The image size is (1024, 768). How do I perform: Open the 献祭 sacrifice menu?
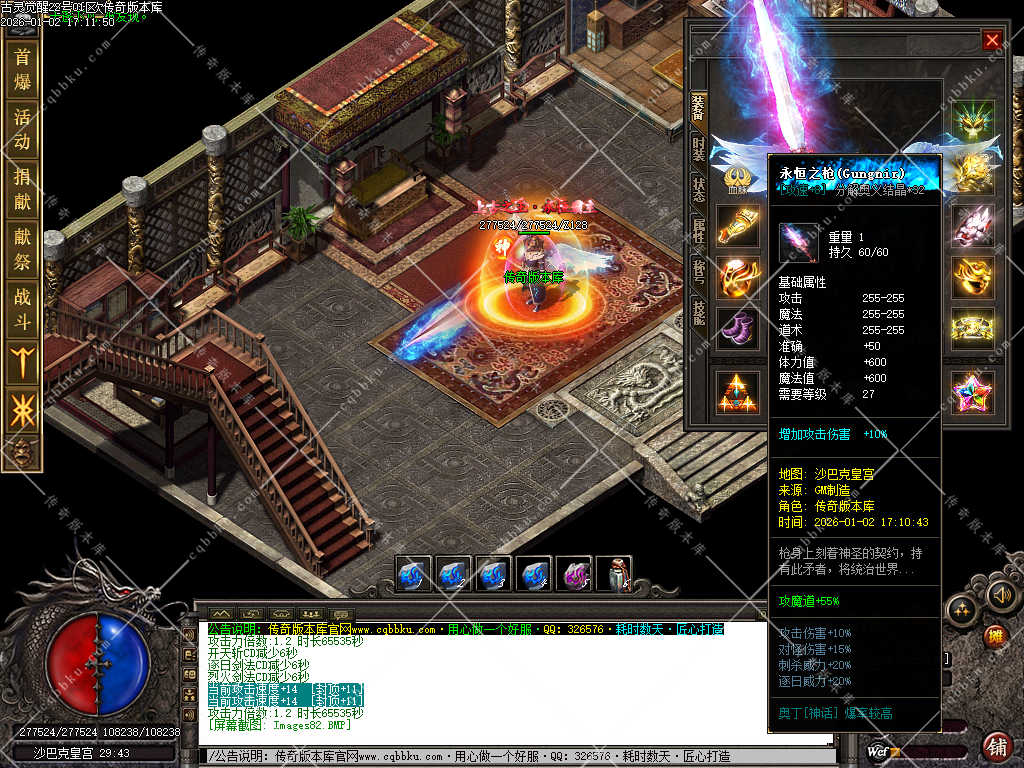(x=22, y=250)
